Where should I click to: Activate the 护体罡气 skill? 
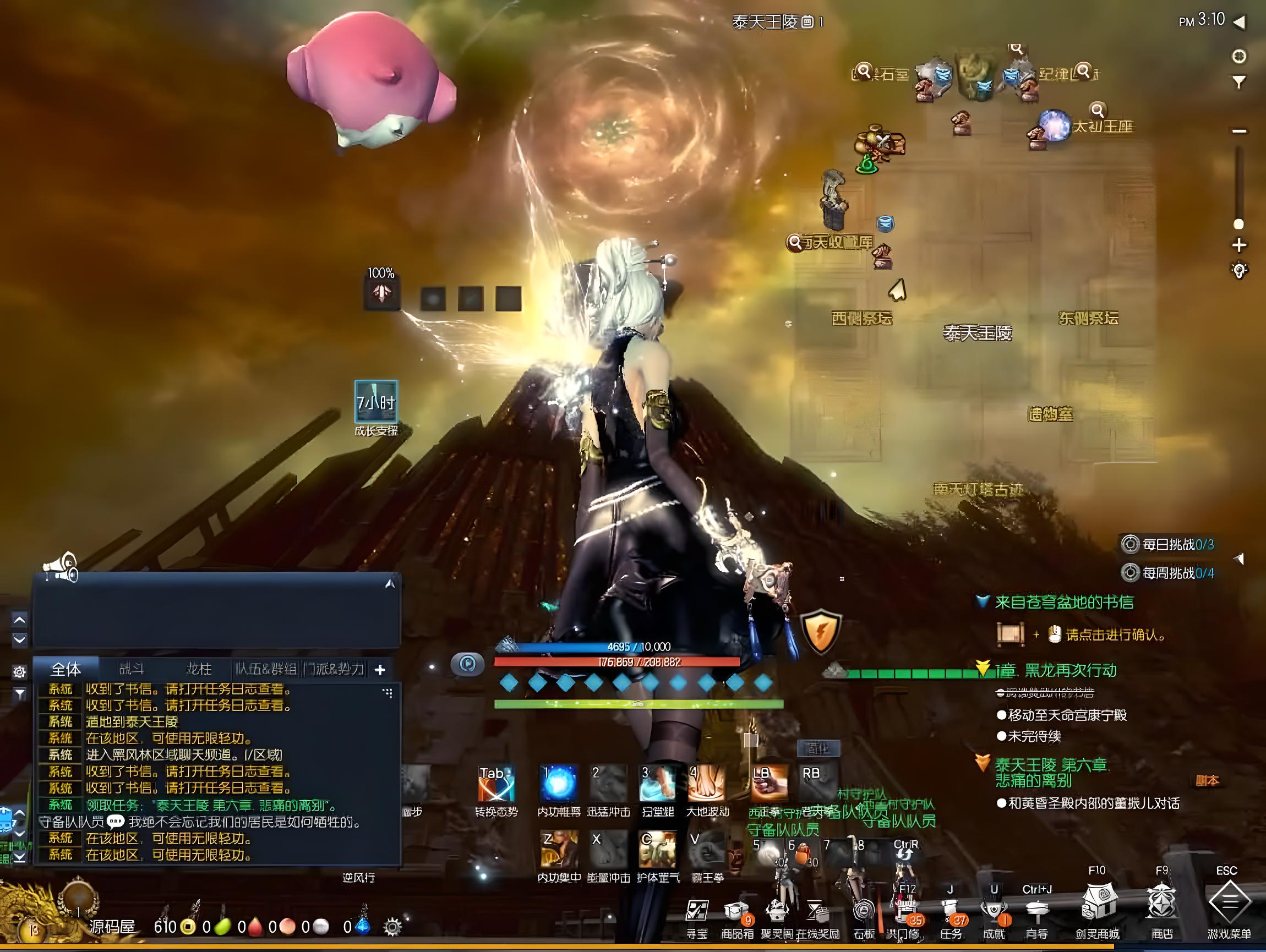[x=657, y=850]
